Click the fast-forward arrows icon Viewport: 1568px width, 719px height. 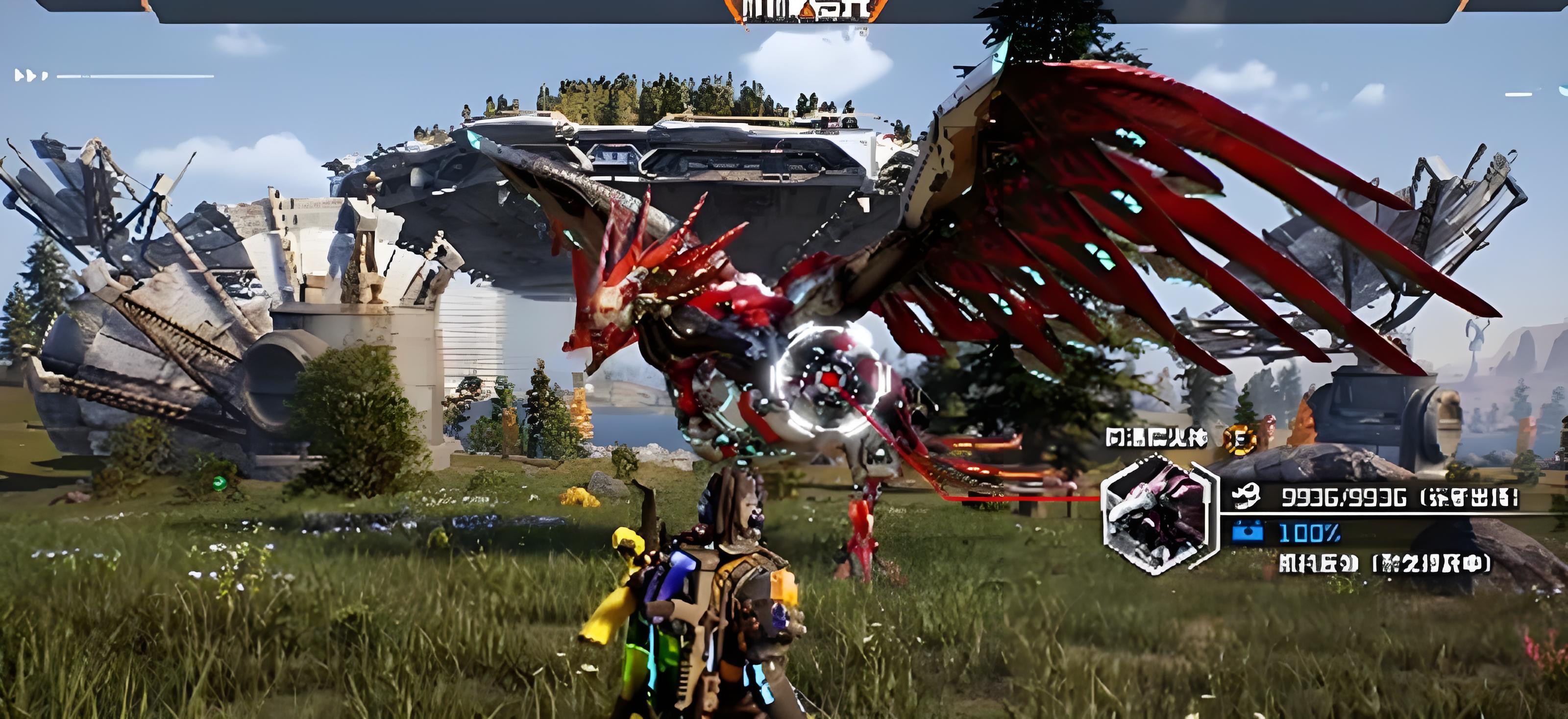(x=30, y=75)
